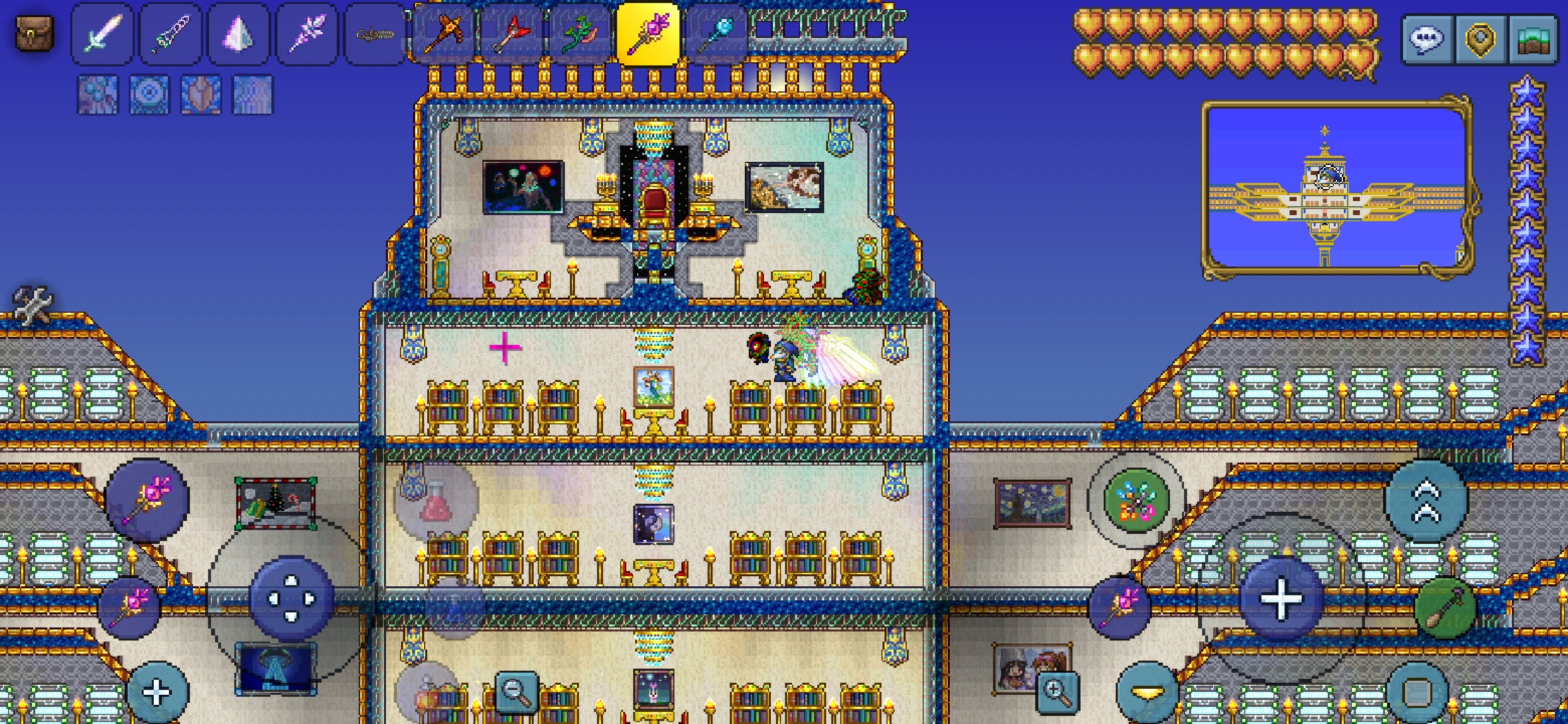Image resolution: width=1568 pixels, height=724 pixels.
Task: Open the landscape world view button
Action: click(x=1533, y=40)
